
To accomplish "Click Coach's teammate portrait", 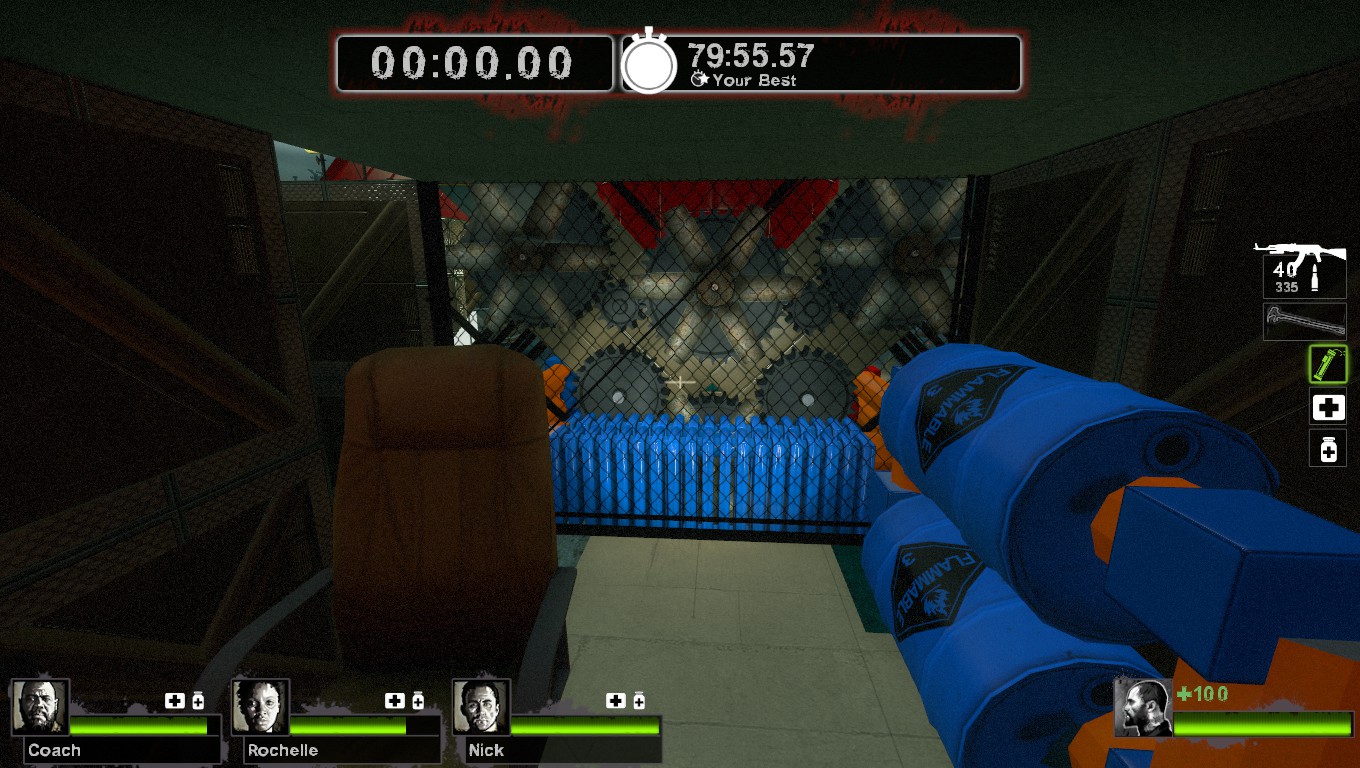I will pos(40,707).
